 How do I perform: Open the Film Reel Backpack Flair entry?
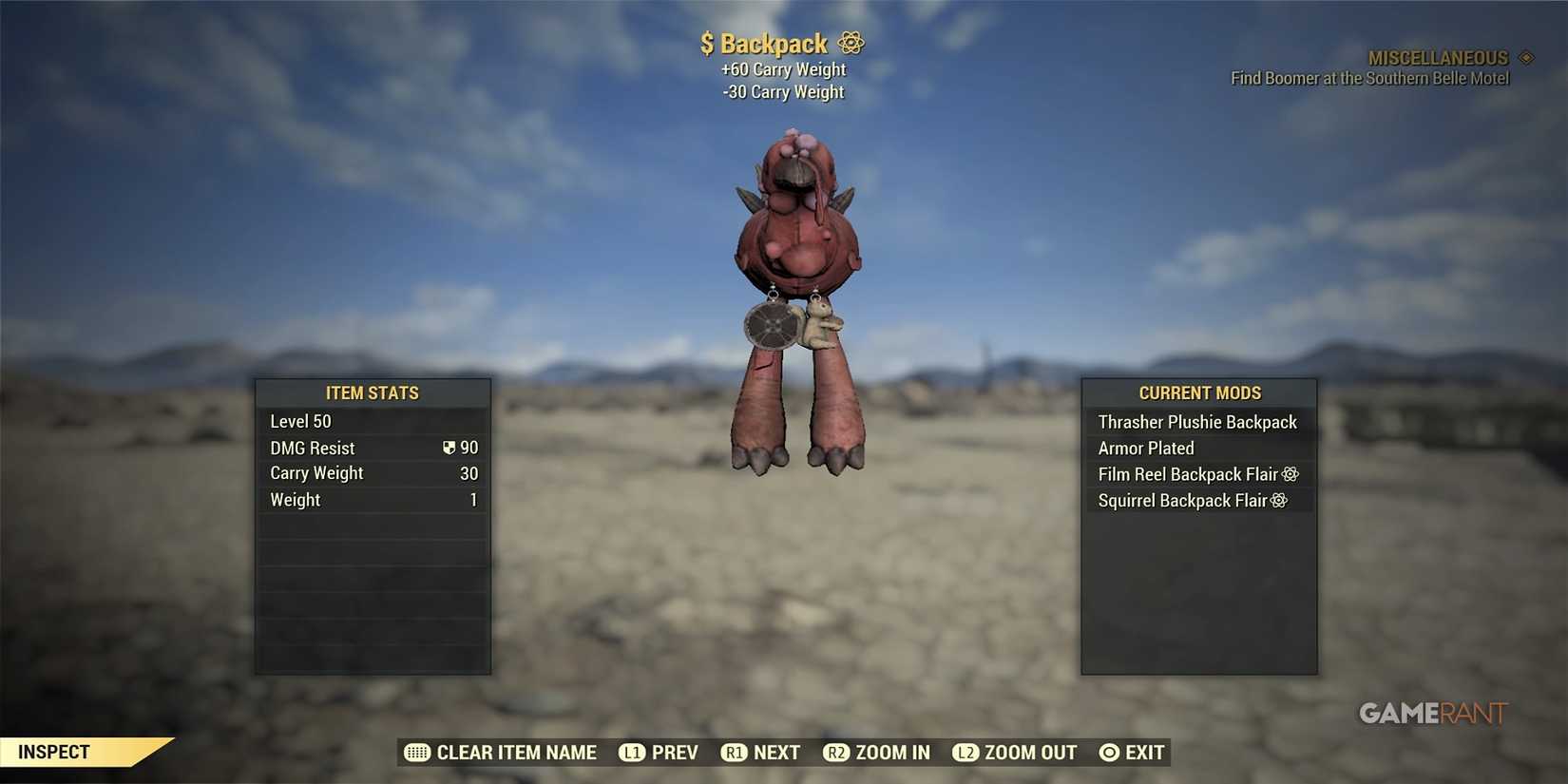click(x=1186, y=473)
